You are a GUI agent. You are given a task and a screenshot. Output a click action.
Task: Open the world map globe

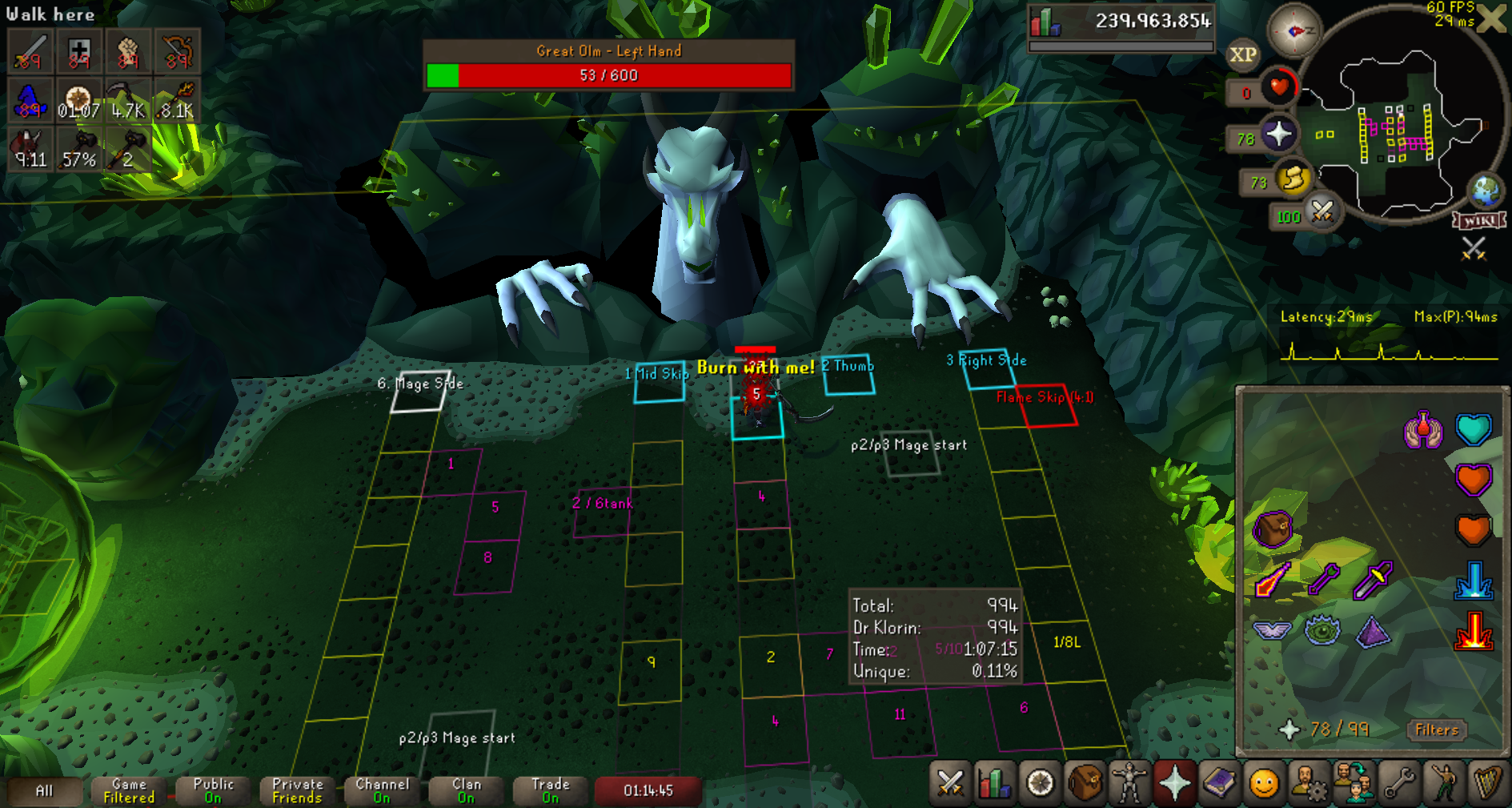tap(1486, 191)
